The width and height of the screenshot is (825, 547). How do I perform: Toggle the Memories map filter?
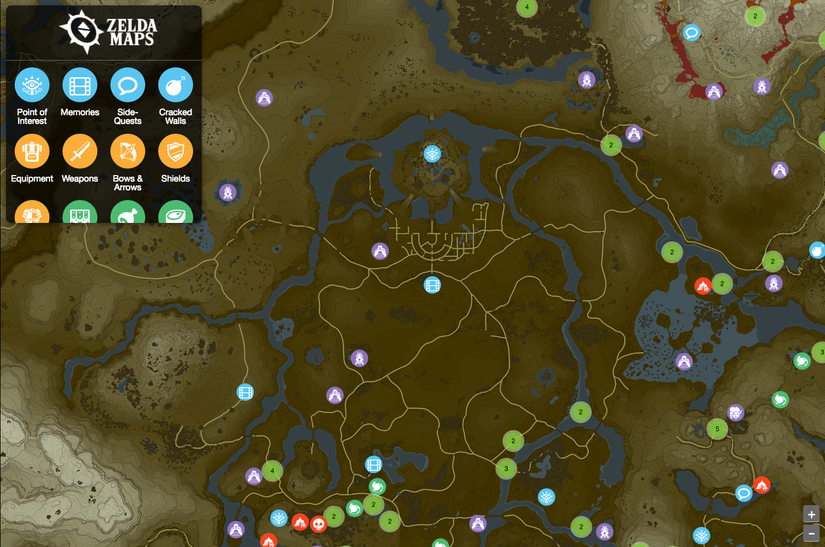pos(79,85)
